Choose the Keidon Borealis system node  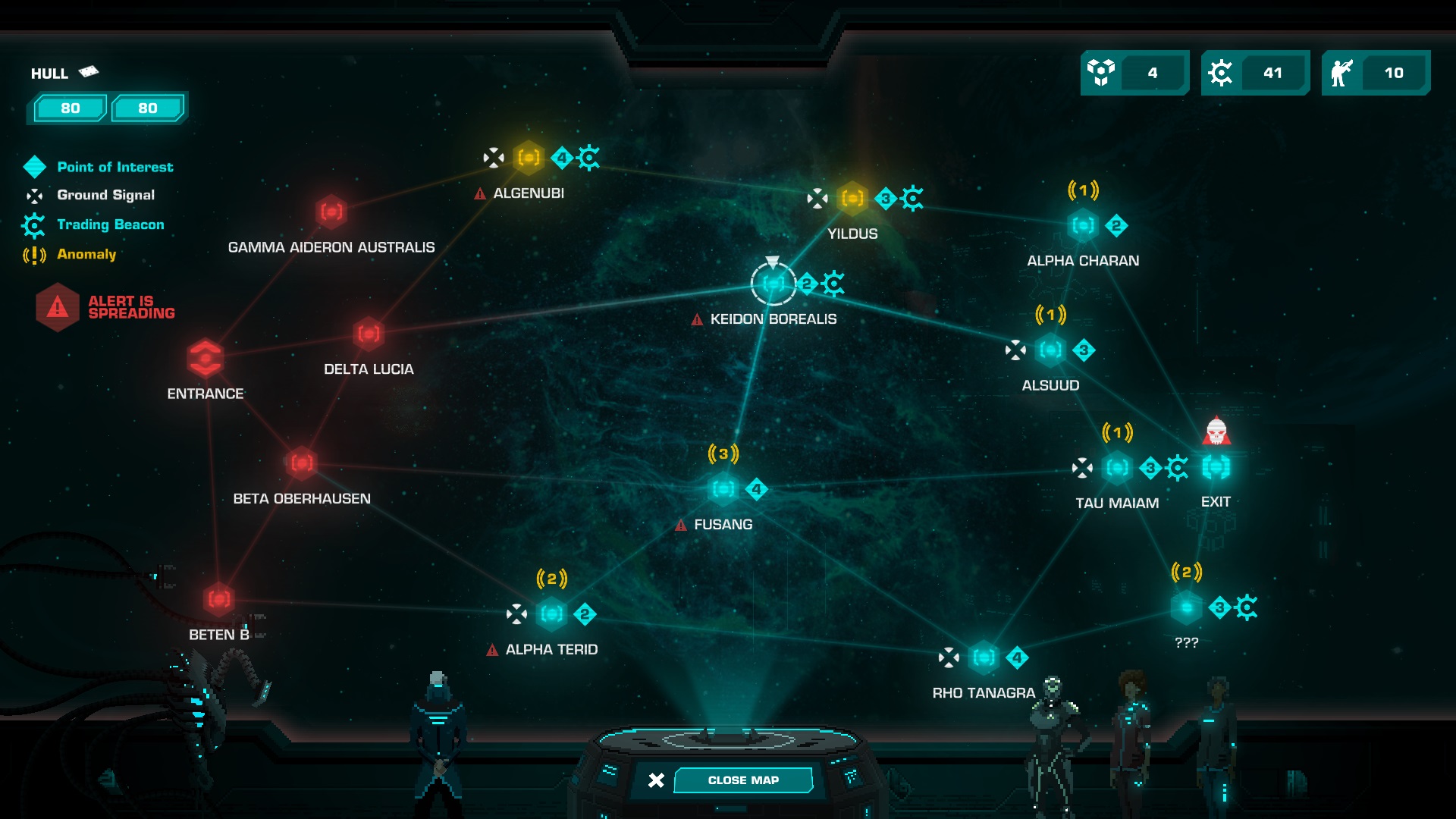coord(773,284)
